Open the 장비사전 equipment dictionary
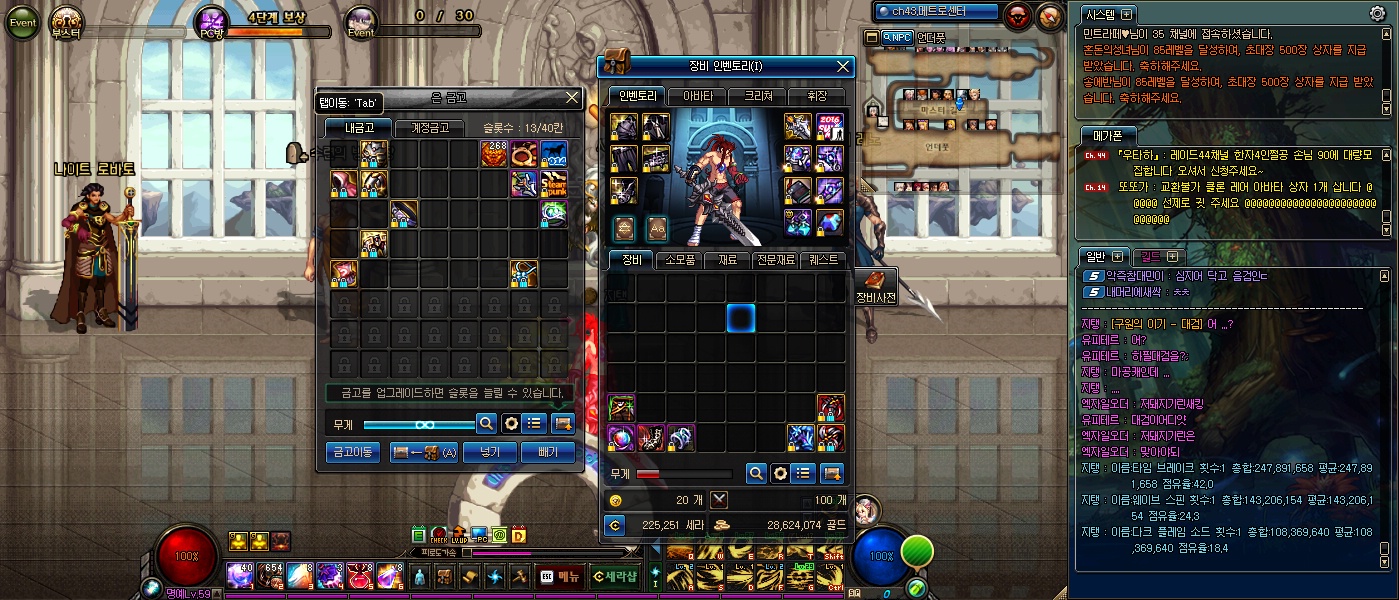Image resolution: width=1399 pixels, height=600 pixels. [x=876, y=285]
